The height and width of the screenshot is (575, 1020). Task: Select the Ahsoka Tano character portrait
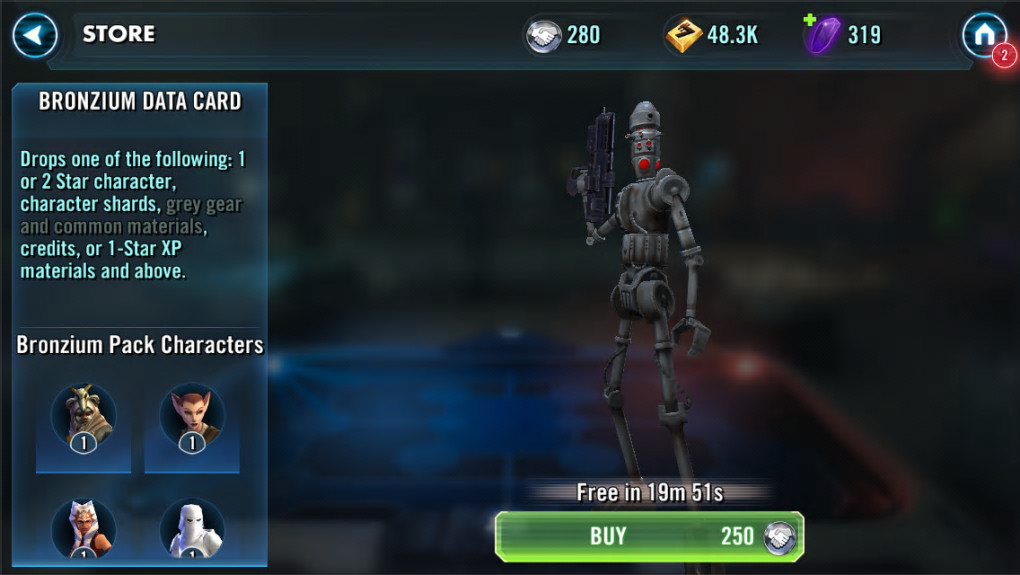coord(84,529)
